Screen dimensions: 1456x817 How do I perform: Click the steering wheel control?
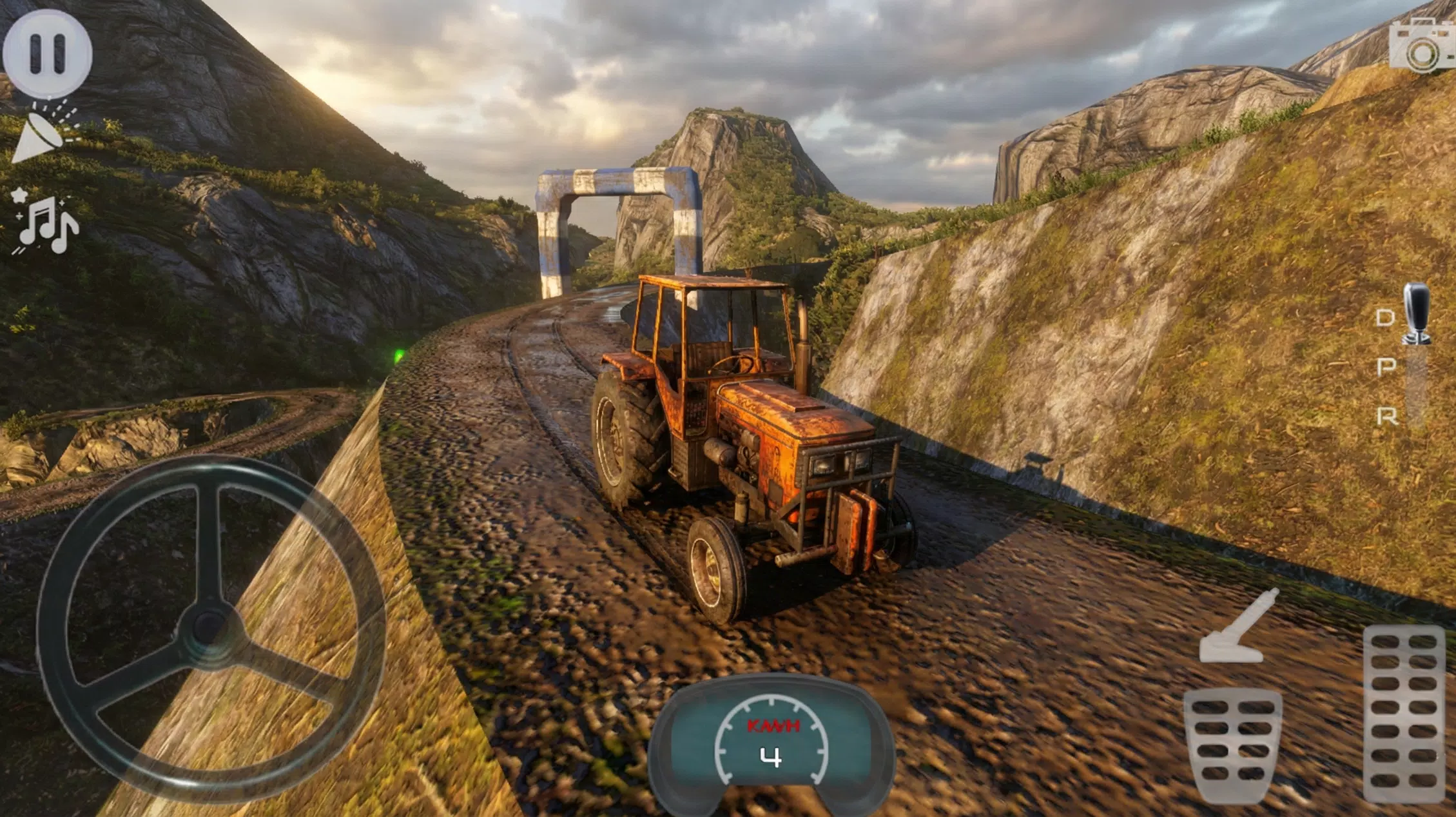(211, 629)
